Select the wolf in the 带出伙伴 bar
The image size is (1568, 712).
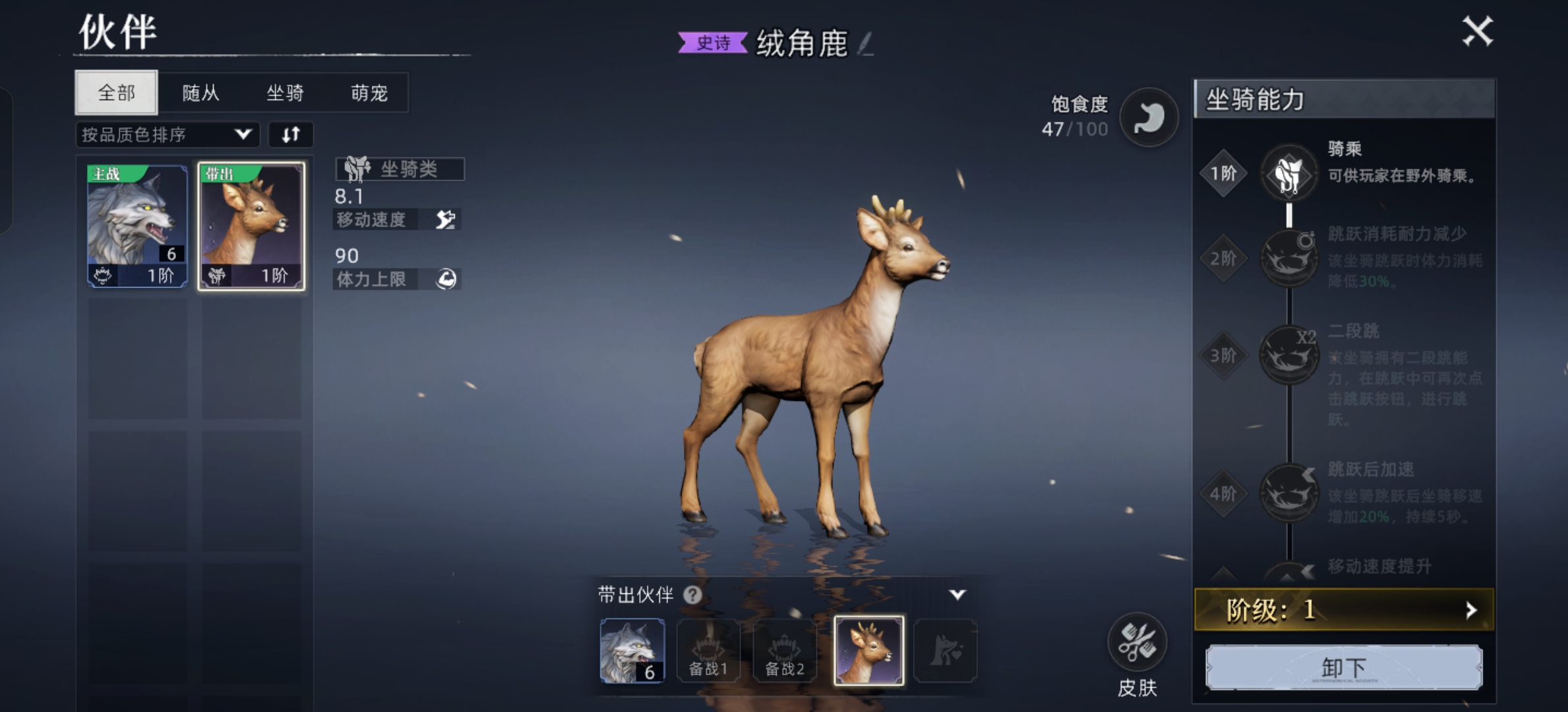(x=632, y=651)
